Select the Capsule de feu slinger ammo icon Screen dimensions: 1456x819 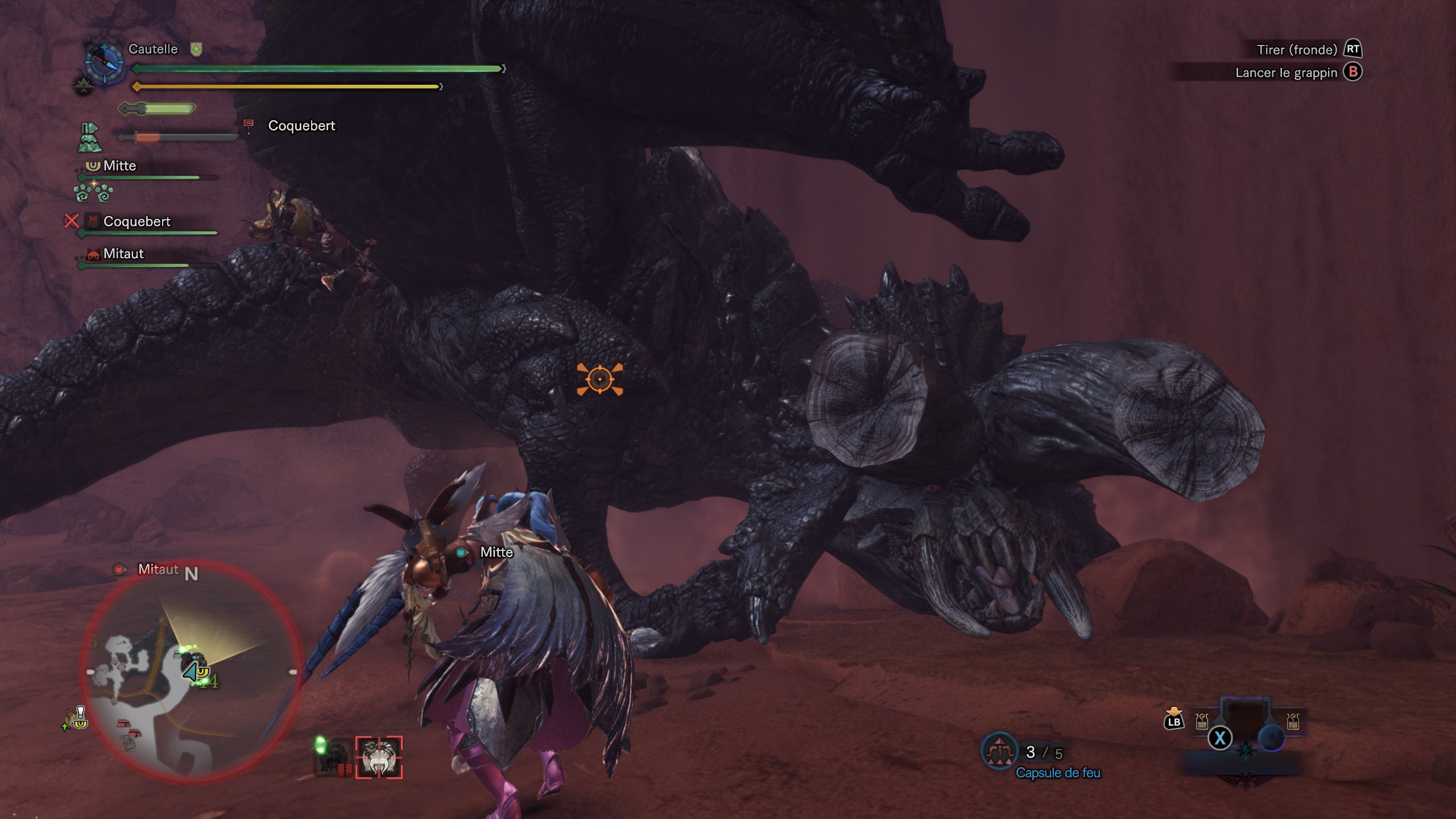[999, 752]
